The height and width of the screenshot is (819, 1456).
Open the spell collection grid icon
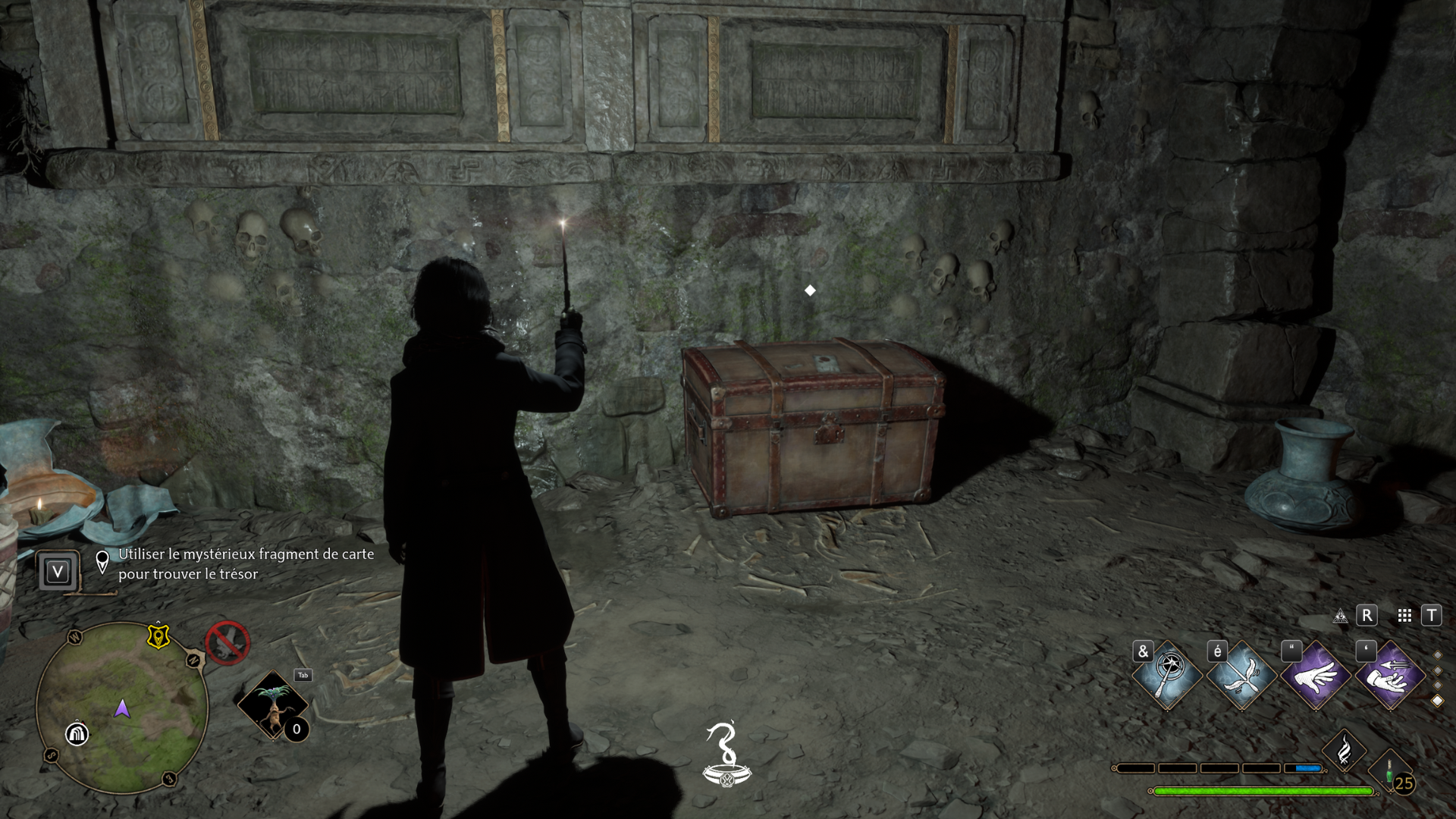tap(1404, 616)
